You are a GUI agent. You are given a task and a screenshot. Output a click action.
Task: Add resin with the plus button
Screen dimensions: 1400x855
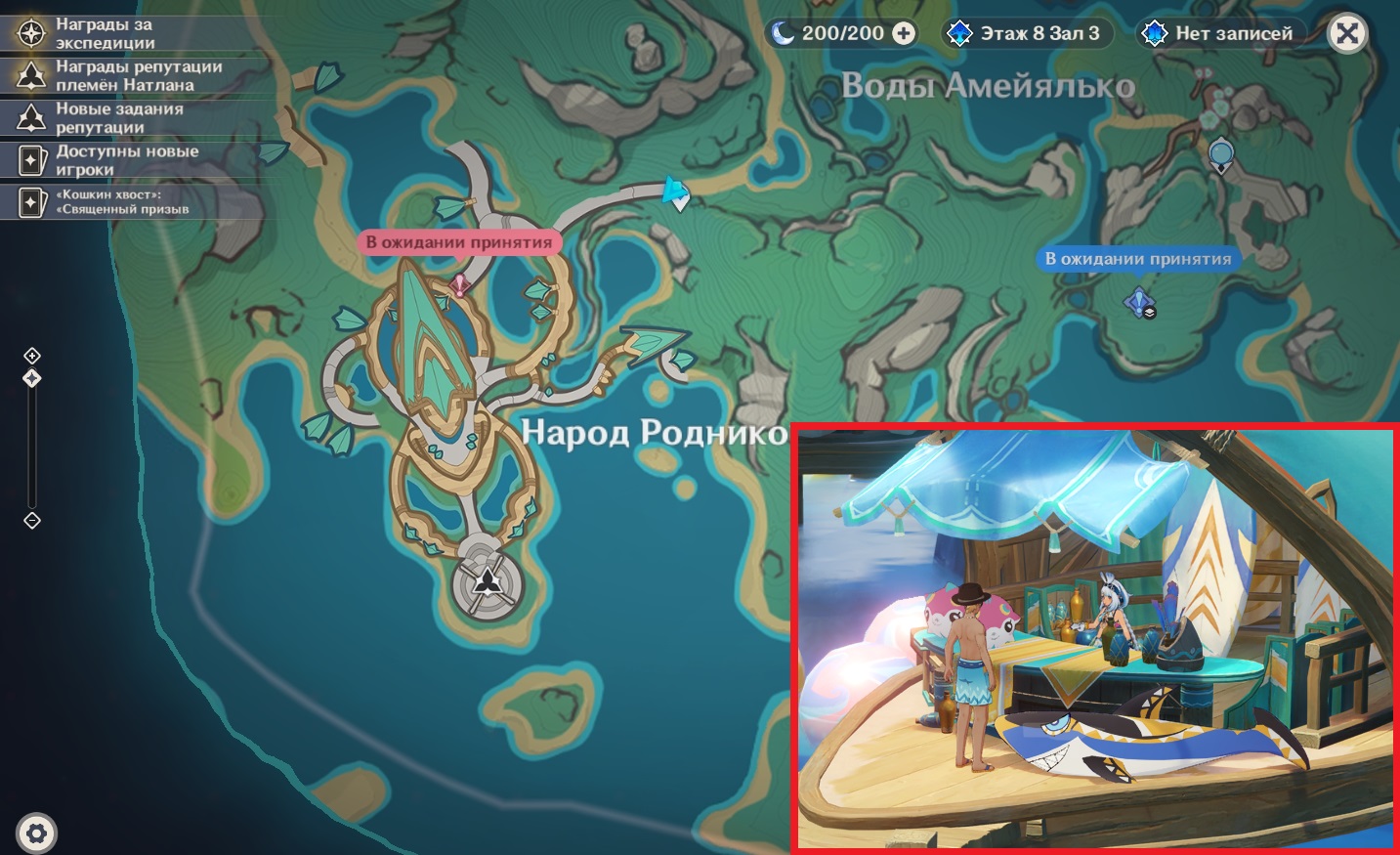tap(905, 33)
